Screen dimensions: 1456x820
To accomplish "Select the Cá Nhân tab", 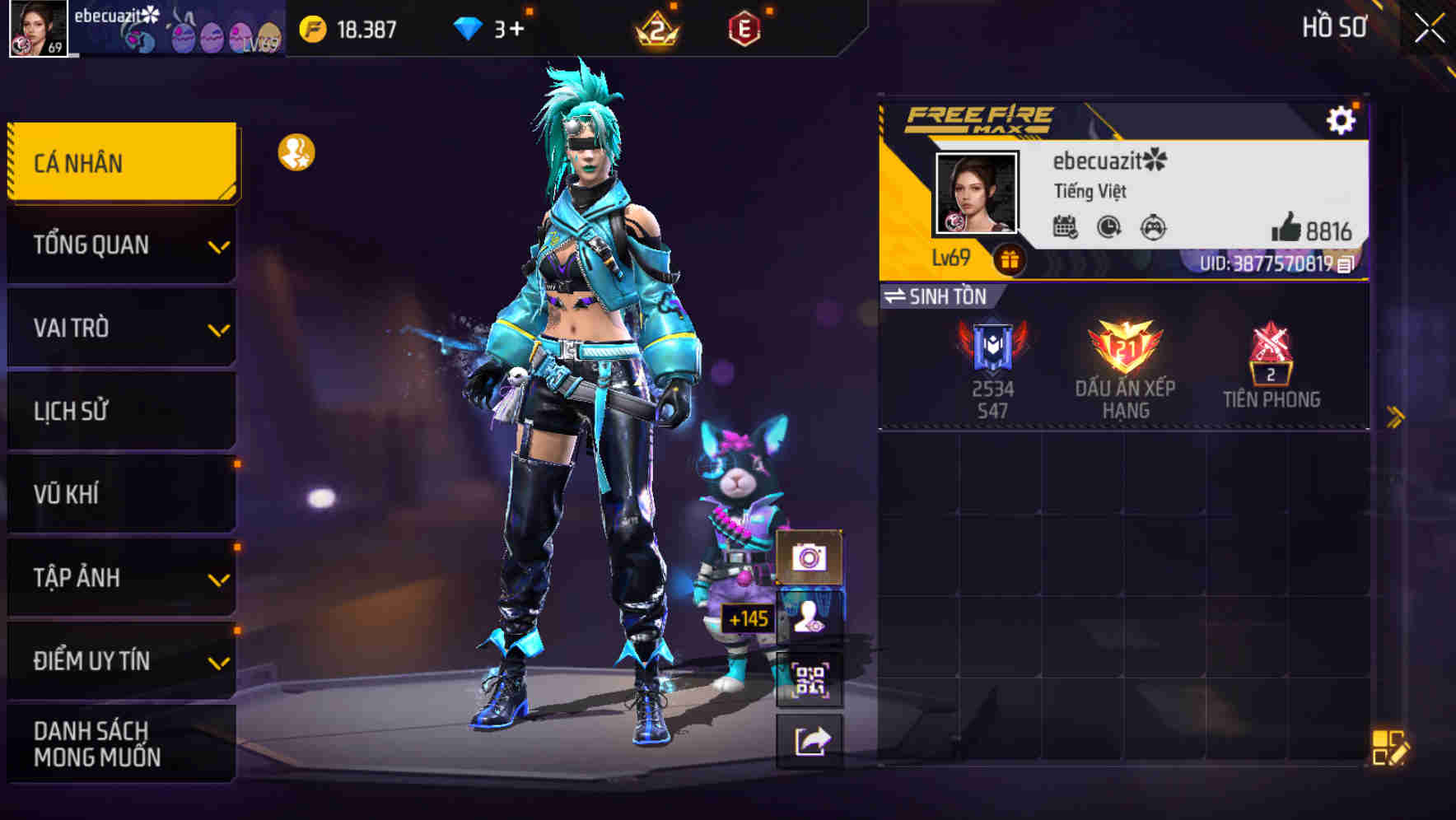I will coord(120,162).
